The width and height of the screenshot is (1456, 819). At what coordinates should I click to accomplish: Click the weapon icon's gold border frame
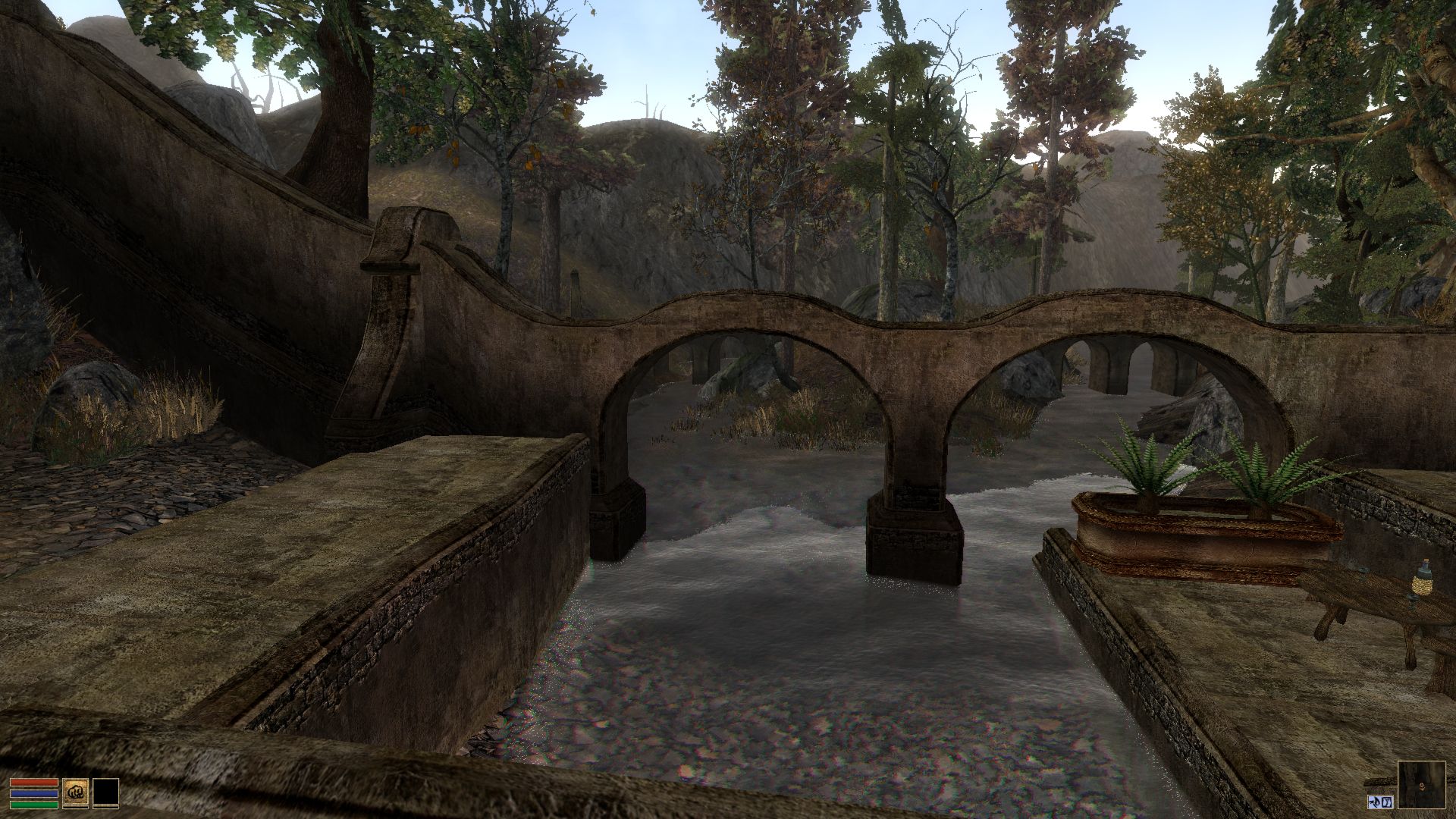click(x=76, y=780)
